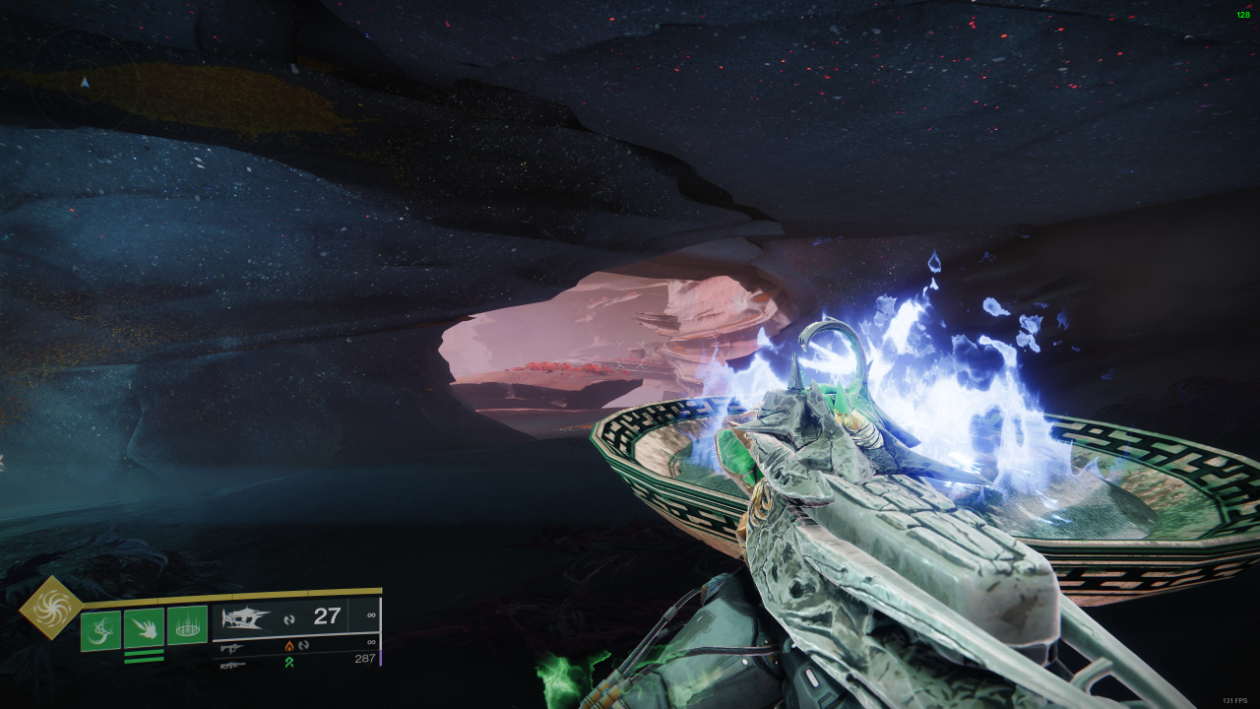This screenshot has width=1260, height=709.
Task: Use the green grenade ability icon
Action: pyautogui.click(x=100, y=630)
